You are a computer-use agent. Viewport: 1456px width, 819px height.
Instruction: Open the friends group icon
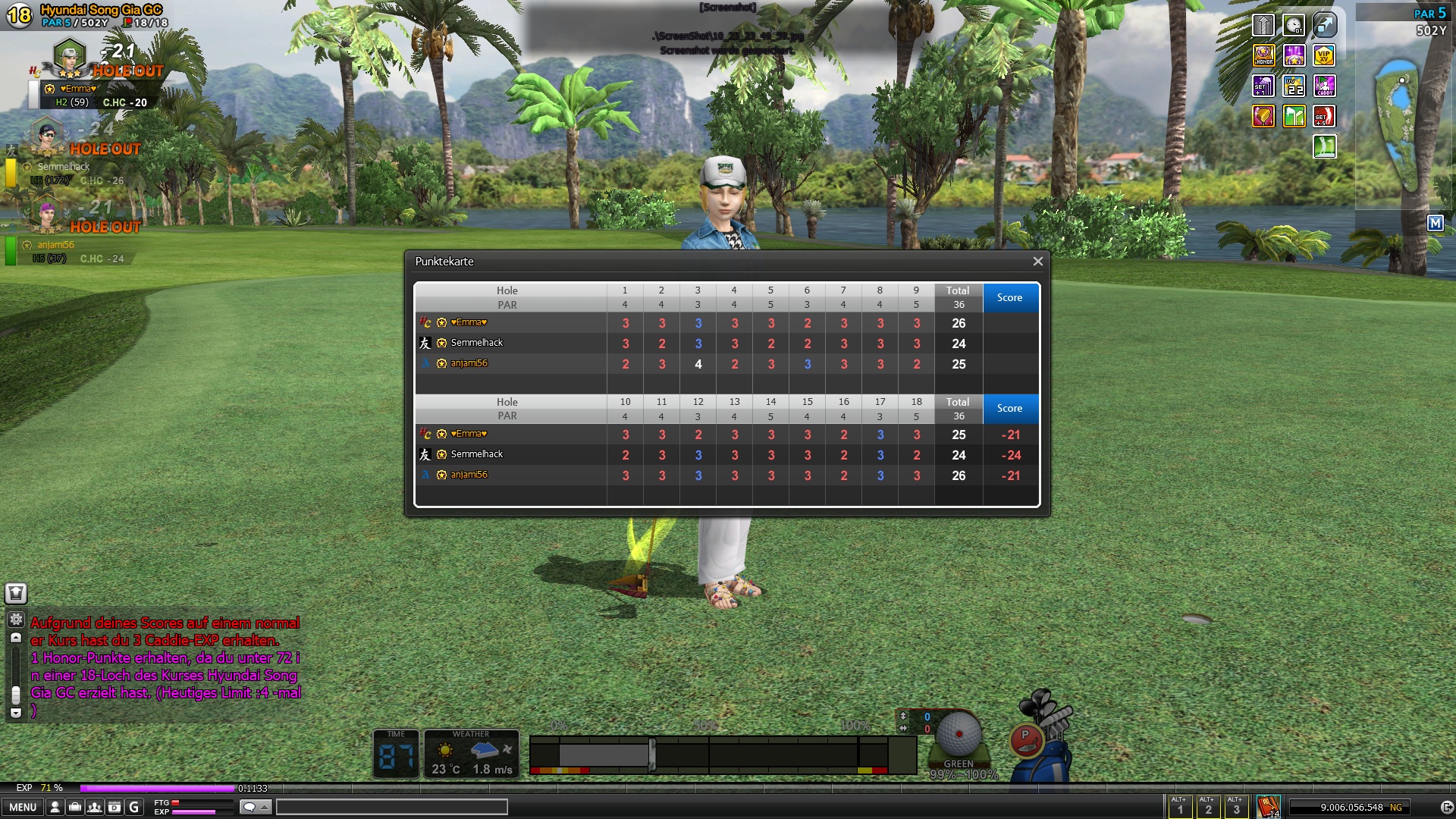click(x=94, y=808)
